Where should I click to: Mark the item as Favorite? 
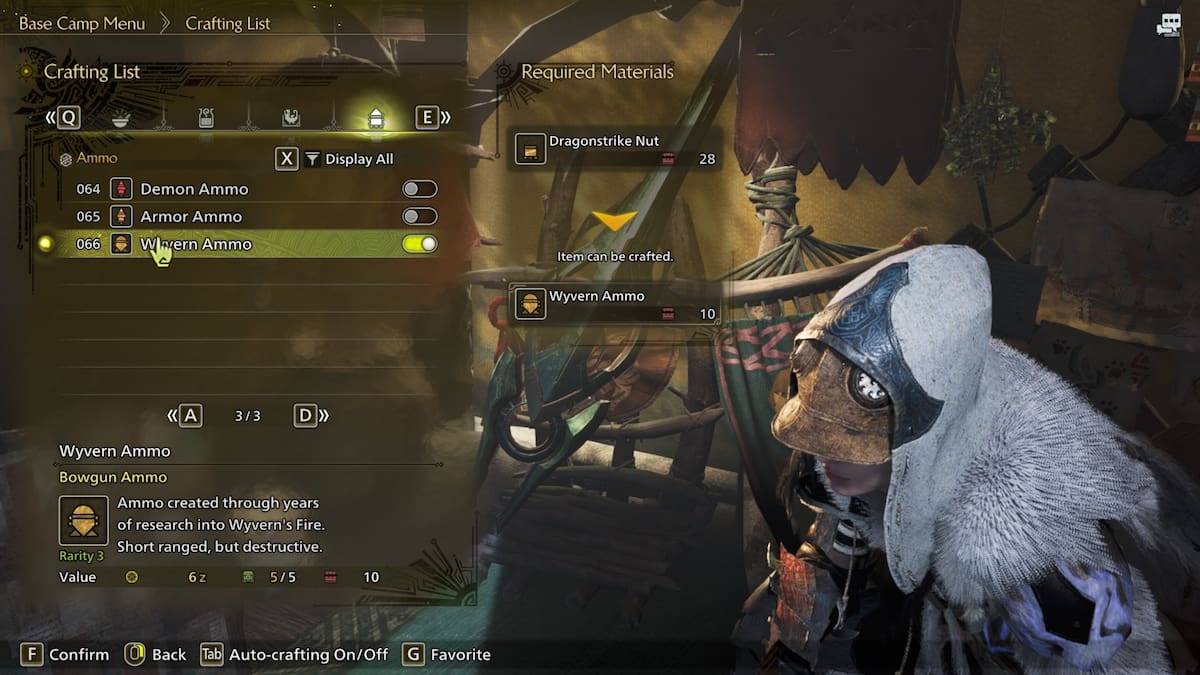pos(447,654)
